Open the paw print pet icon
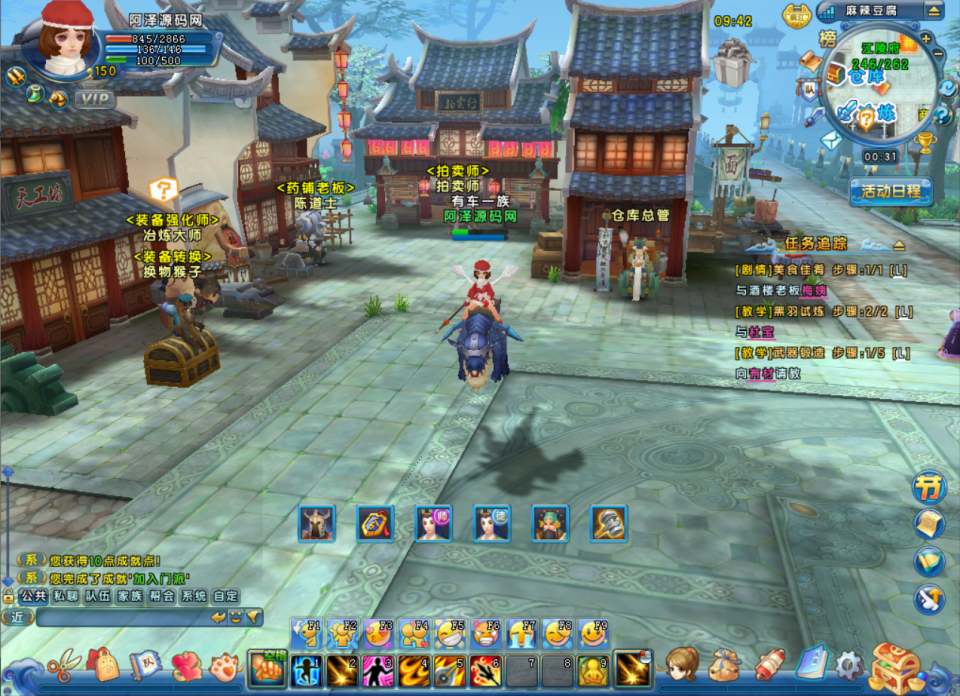 223,665
